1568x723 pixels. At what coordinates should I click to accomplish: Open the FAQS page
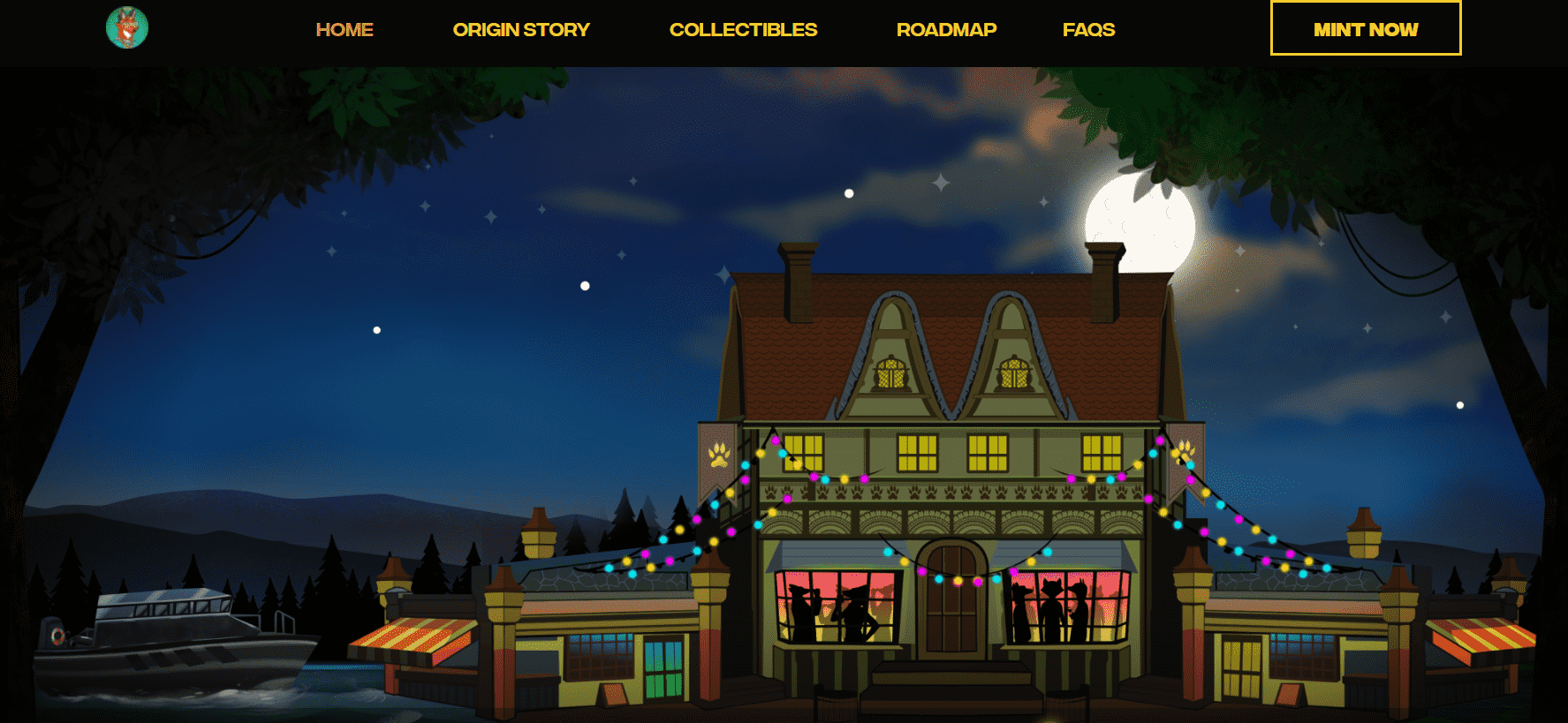[1089, 29]
